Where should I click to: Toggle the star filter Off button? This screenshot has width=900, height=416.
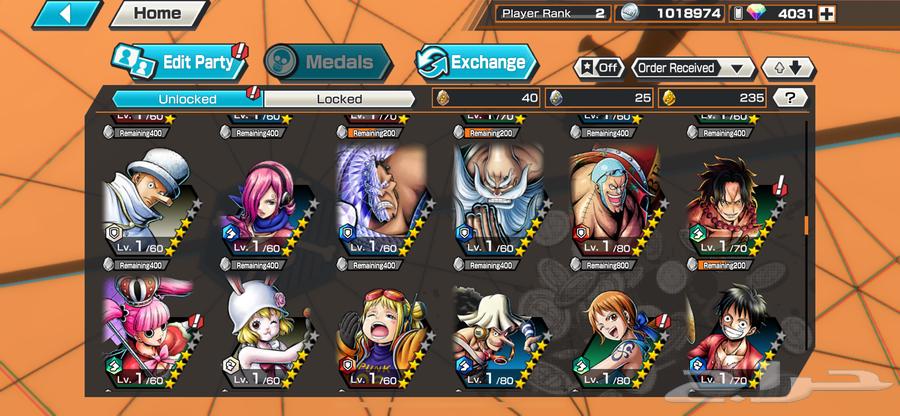pyautogui.click(x=597, y=68)
